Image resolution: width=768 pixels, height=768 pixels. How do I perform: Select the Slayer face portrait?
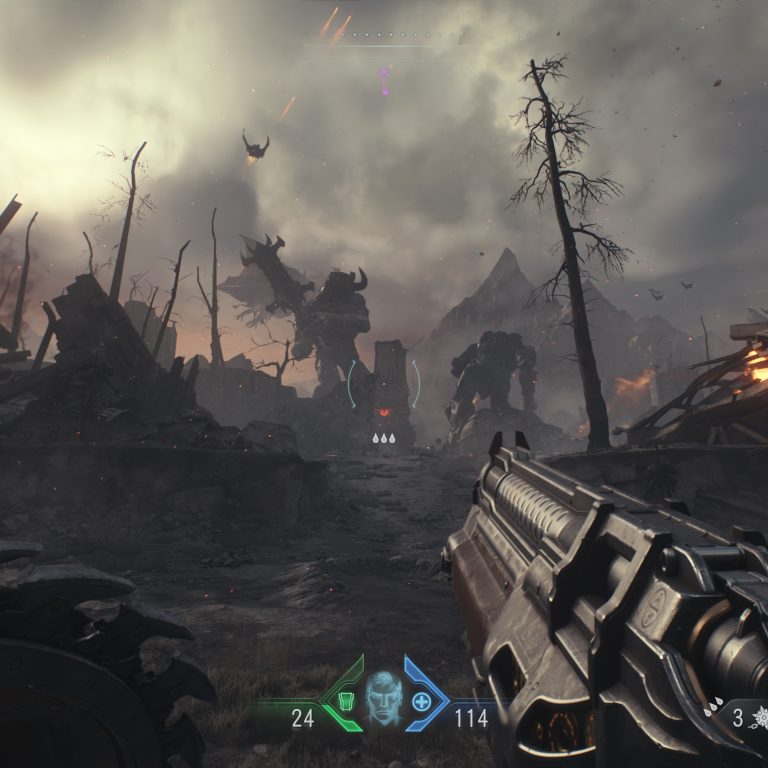tap(383, 697)
